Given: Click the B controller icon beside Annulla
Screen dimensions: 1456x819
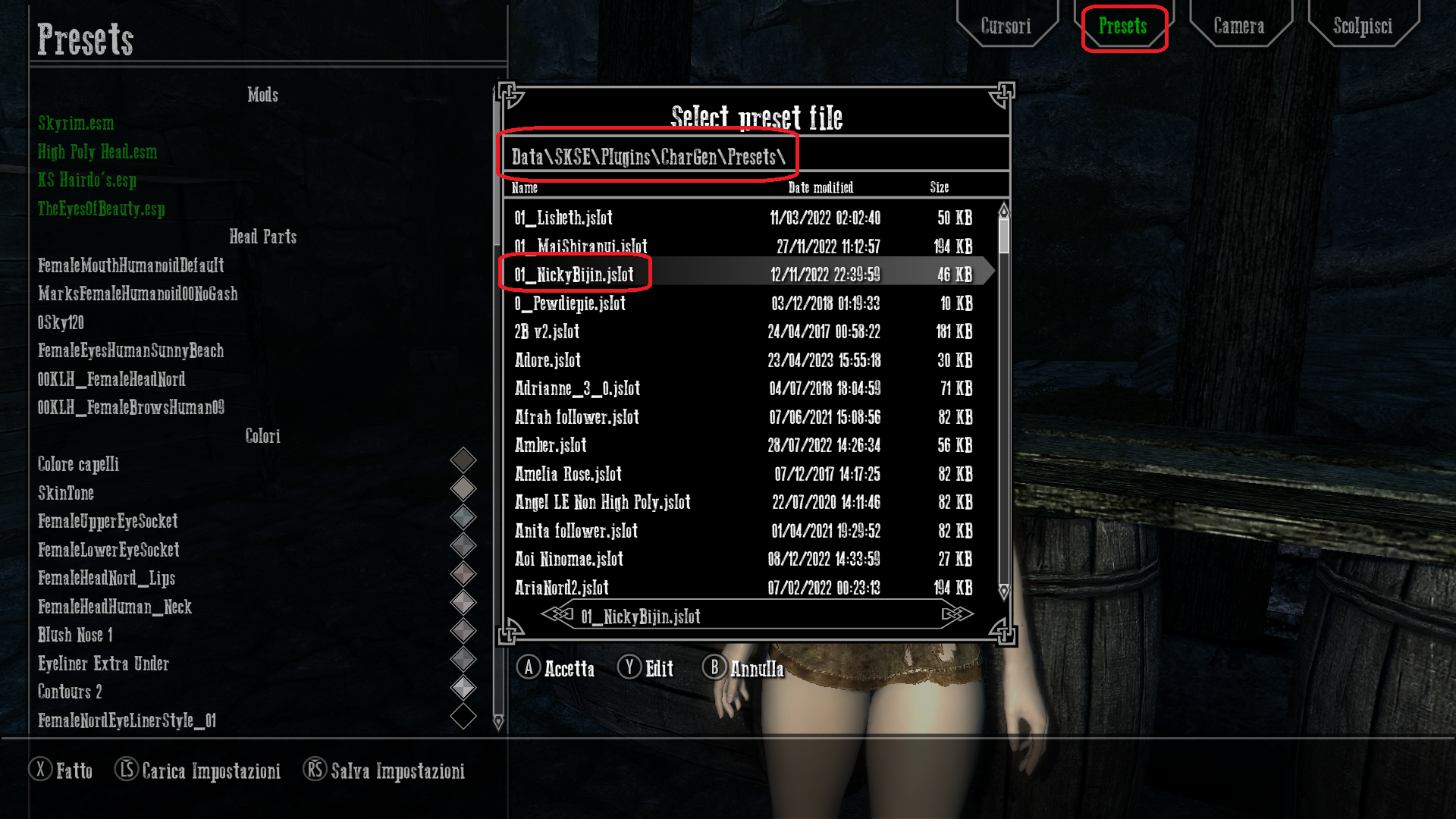Looking at the screenshot, I should (x=714, y=669).
